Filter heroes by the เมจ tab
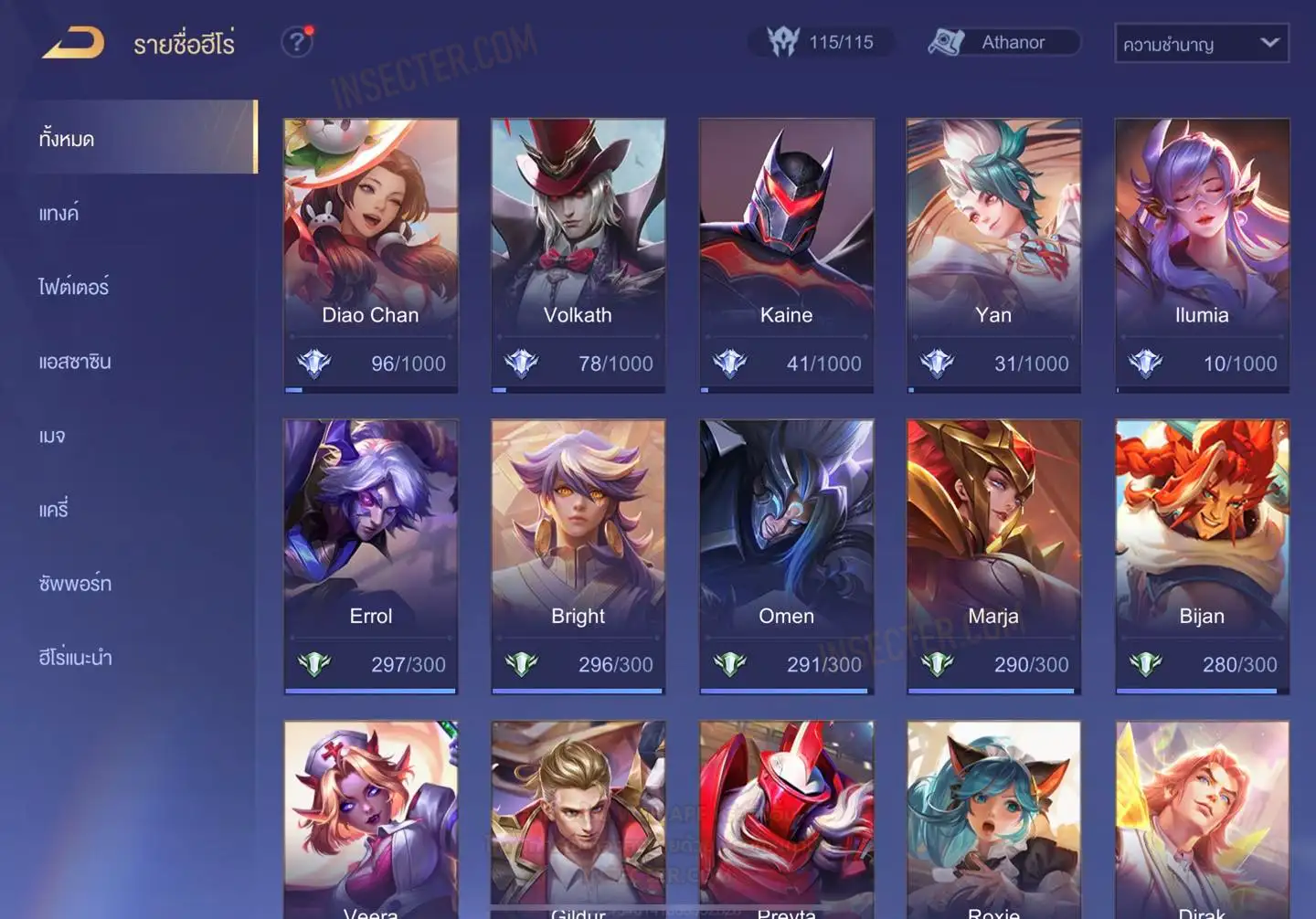 52,435
